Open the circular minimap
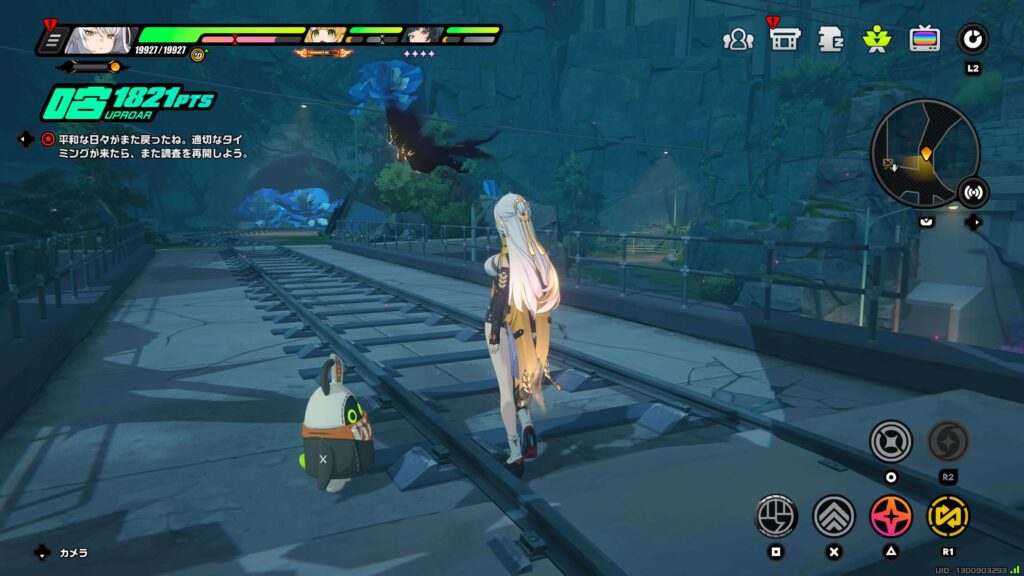 coord(925,153)
